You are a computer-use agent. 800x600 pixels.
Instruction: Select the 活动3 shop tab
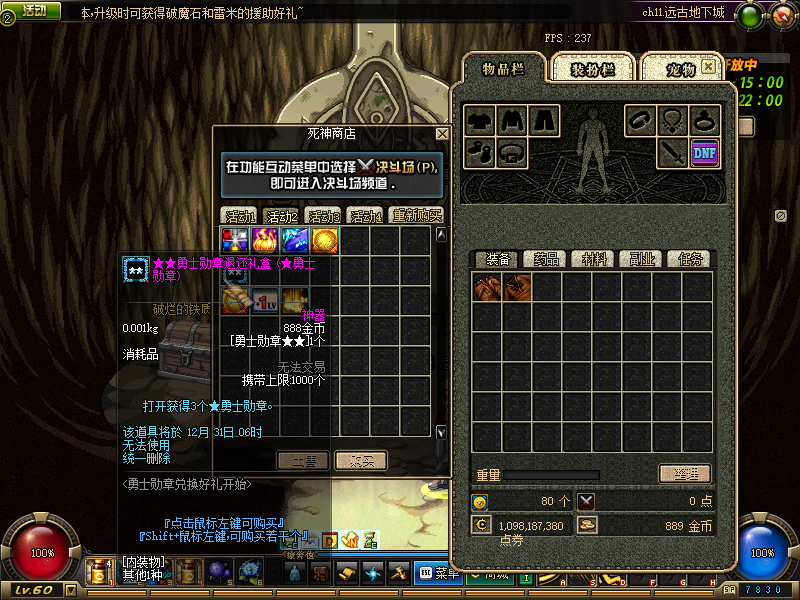coord(323,215)
